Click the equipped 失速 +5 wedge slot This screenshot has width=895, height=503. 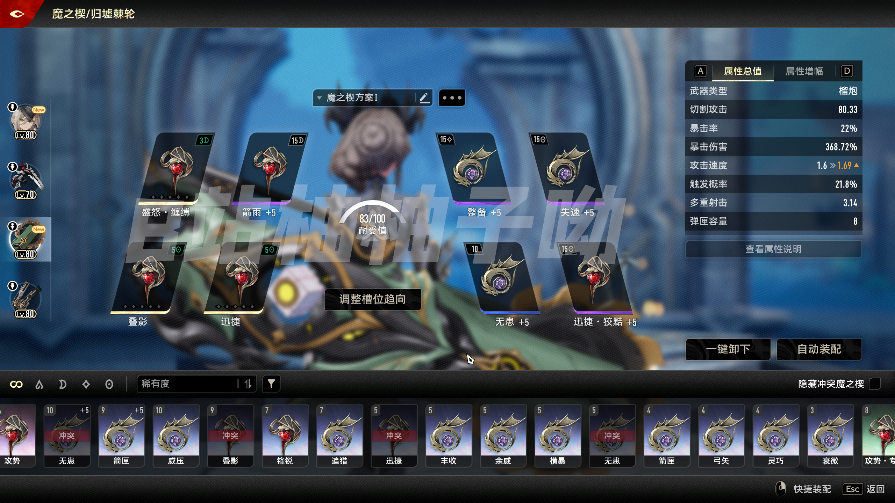[x=568, y=169]
